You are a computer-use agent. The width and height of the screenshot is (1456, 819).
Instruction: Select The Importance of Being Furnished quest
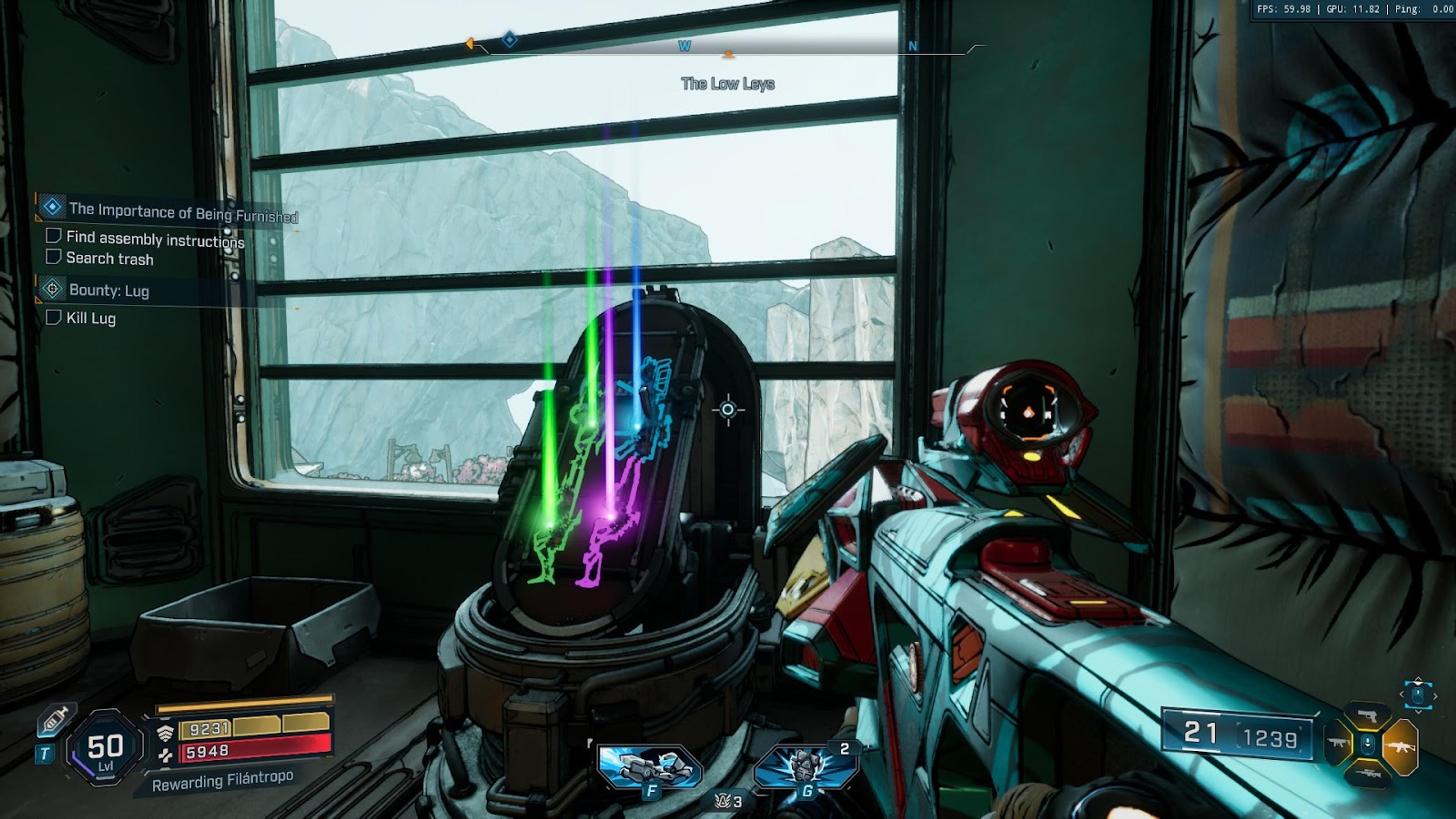pos(182,212)
